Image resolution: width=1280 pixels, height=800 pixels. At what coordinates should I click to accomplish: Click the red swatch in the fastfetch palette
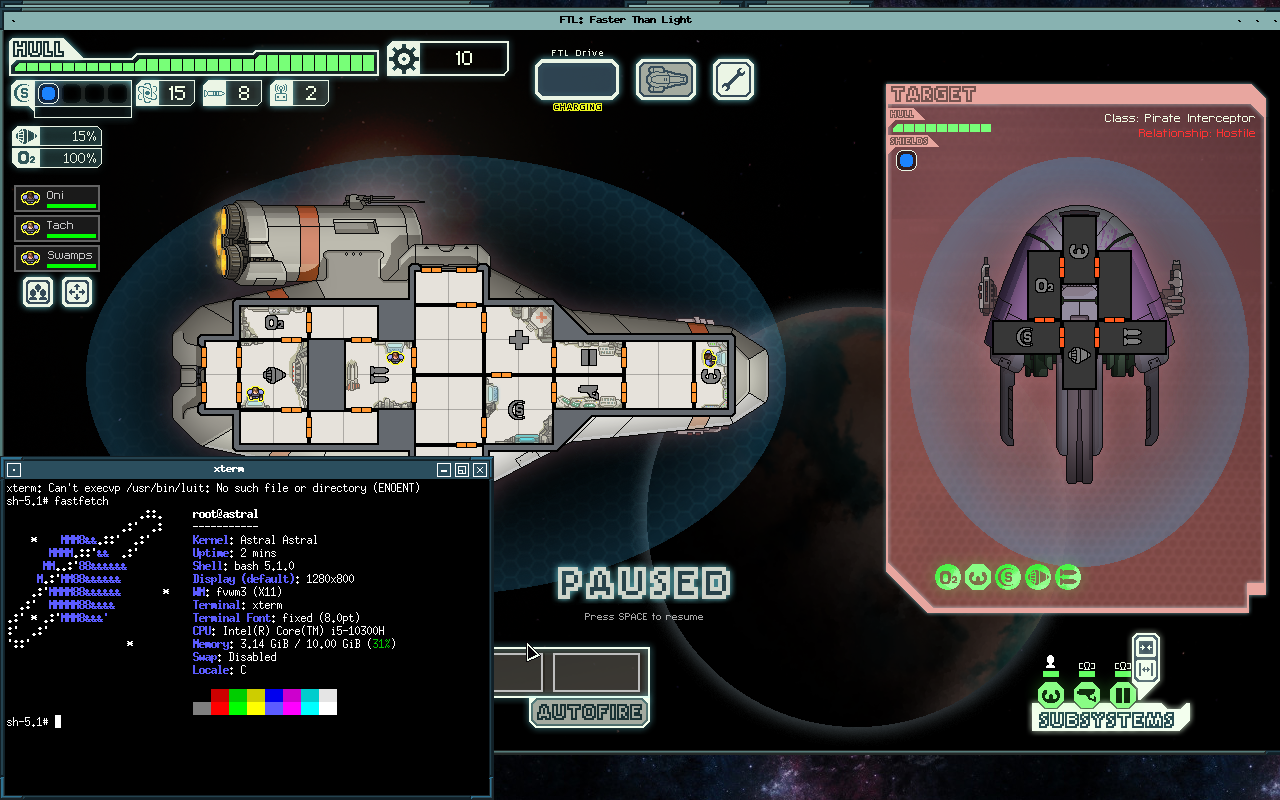(x=219, y=702)
